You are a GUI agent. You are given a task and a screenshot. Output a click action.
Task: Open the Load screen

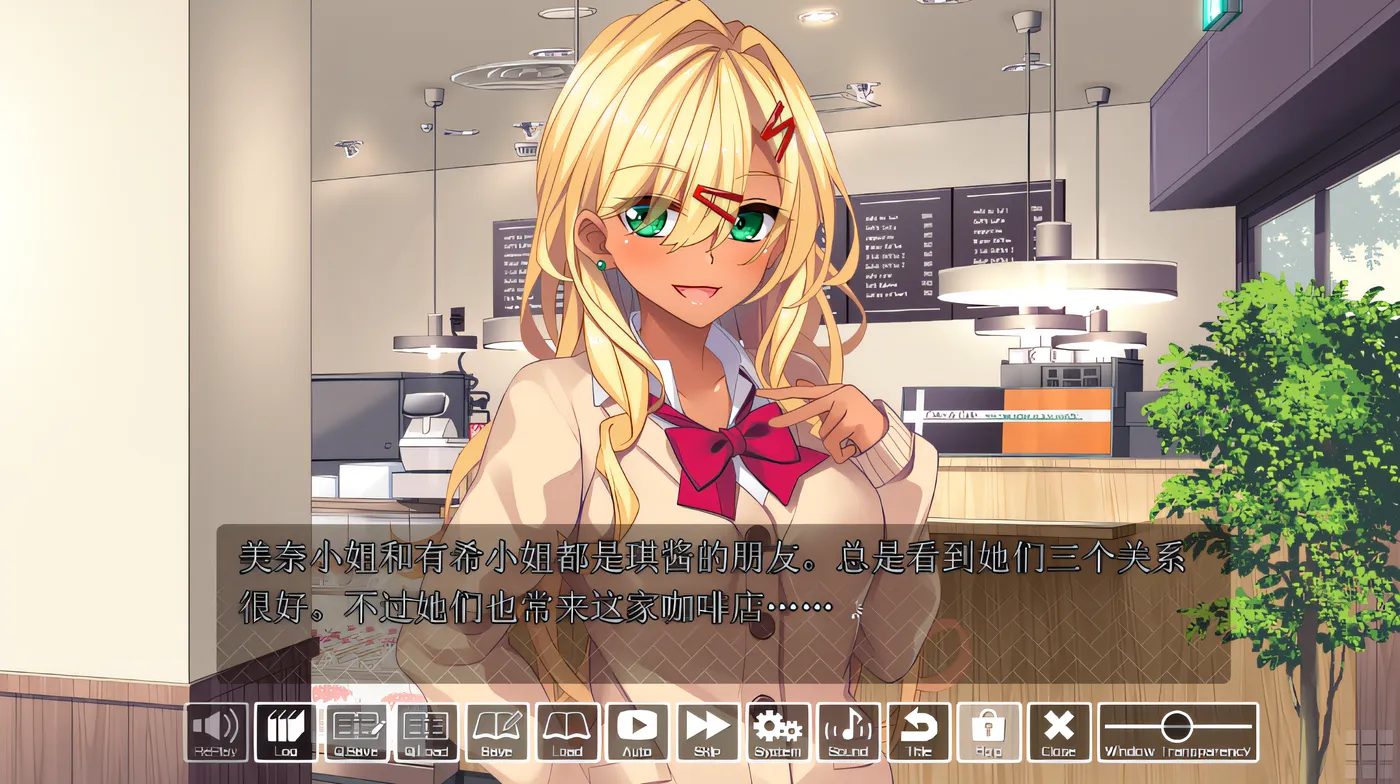click(x=568, y=734)
